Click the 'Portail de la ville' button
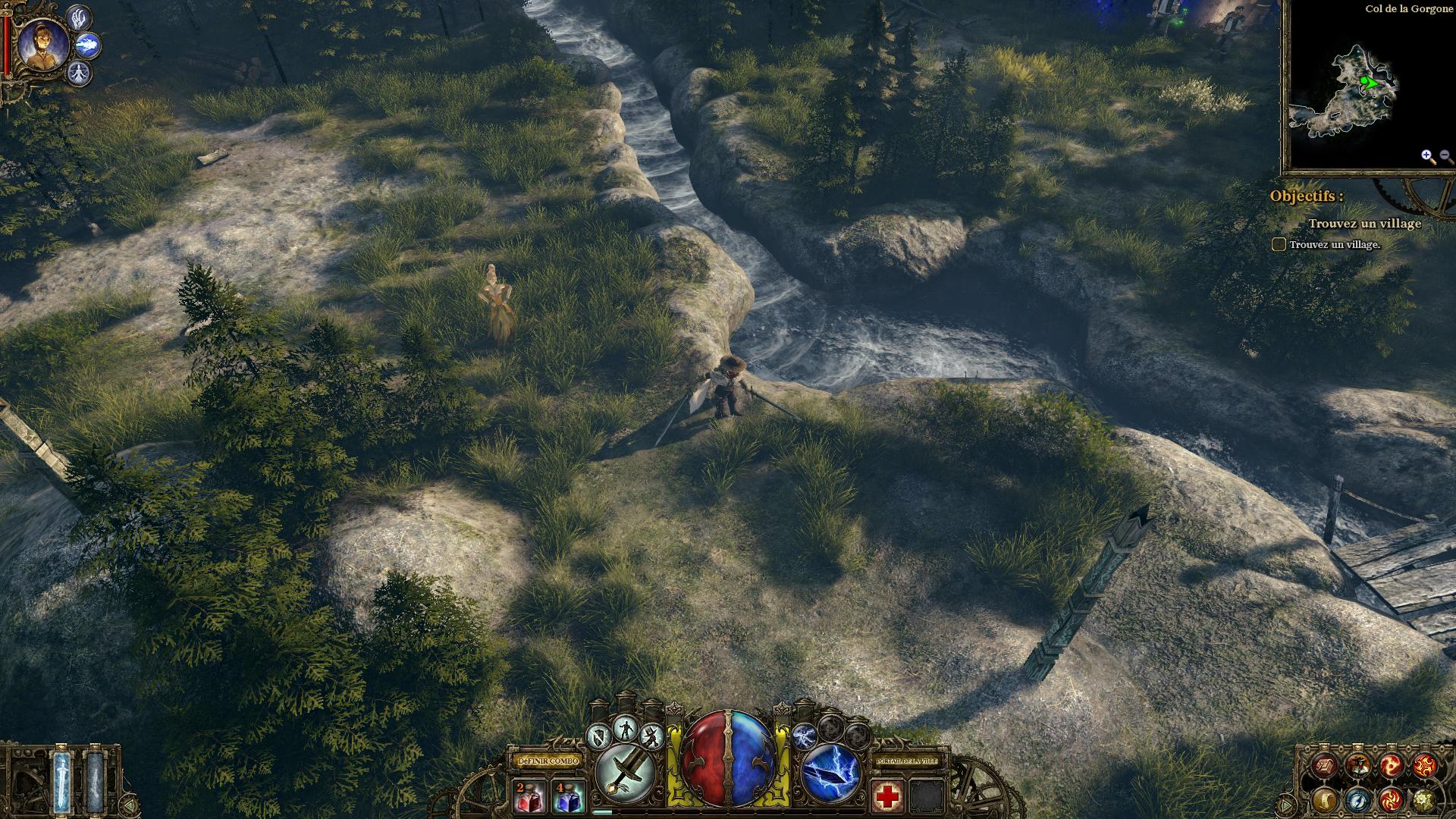This screenshot has height=819, width=1456. point(906,760)
